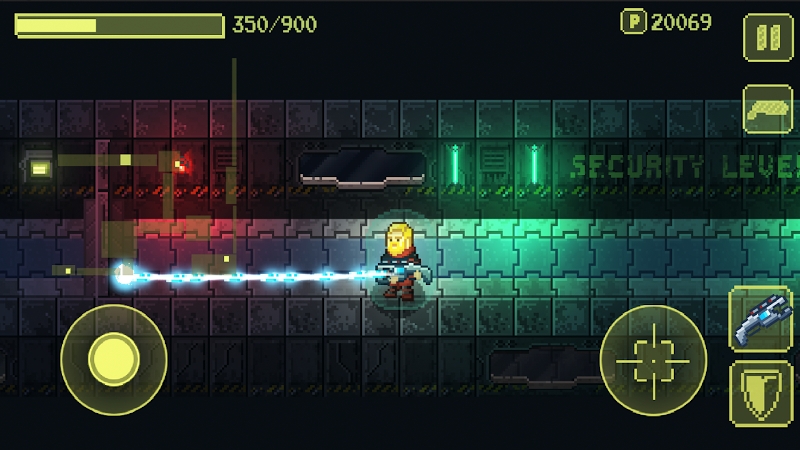The height and width of the screenshot is (450, 800).
Task: Tap the gun-shaped button below pause
Action: click(x=767, y=108)
